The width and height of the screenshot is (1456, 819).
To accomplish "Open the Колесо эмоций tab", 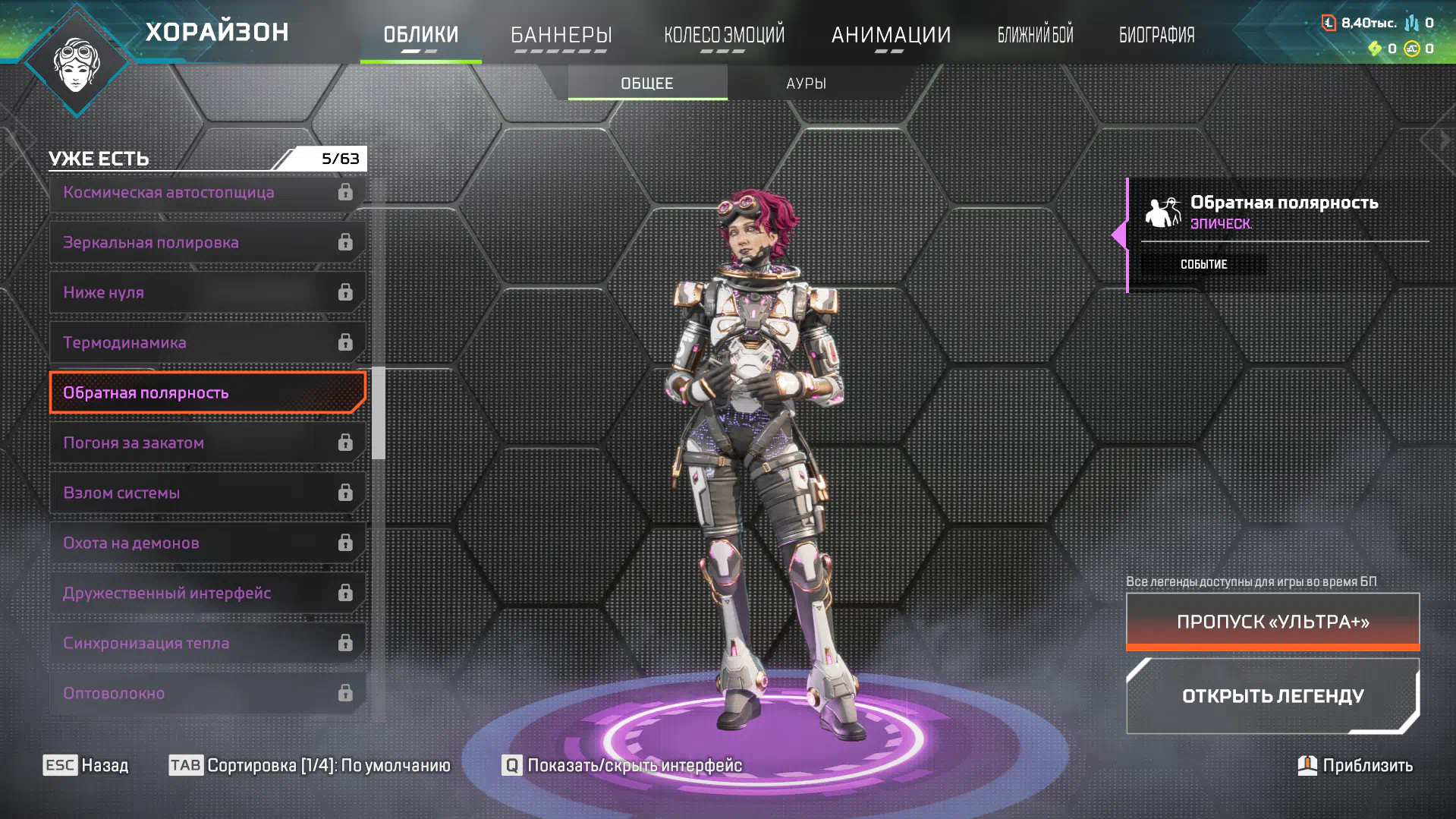I will pyautogui.click(x=724, y=35).
